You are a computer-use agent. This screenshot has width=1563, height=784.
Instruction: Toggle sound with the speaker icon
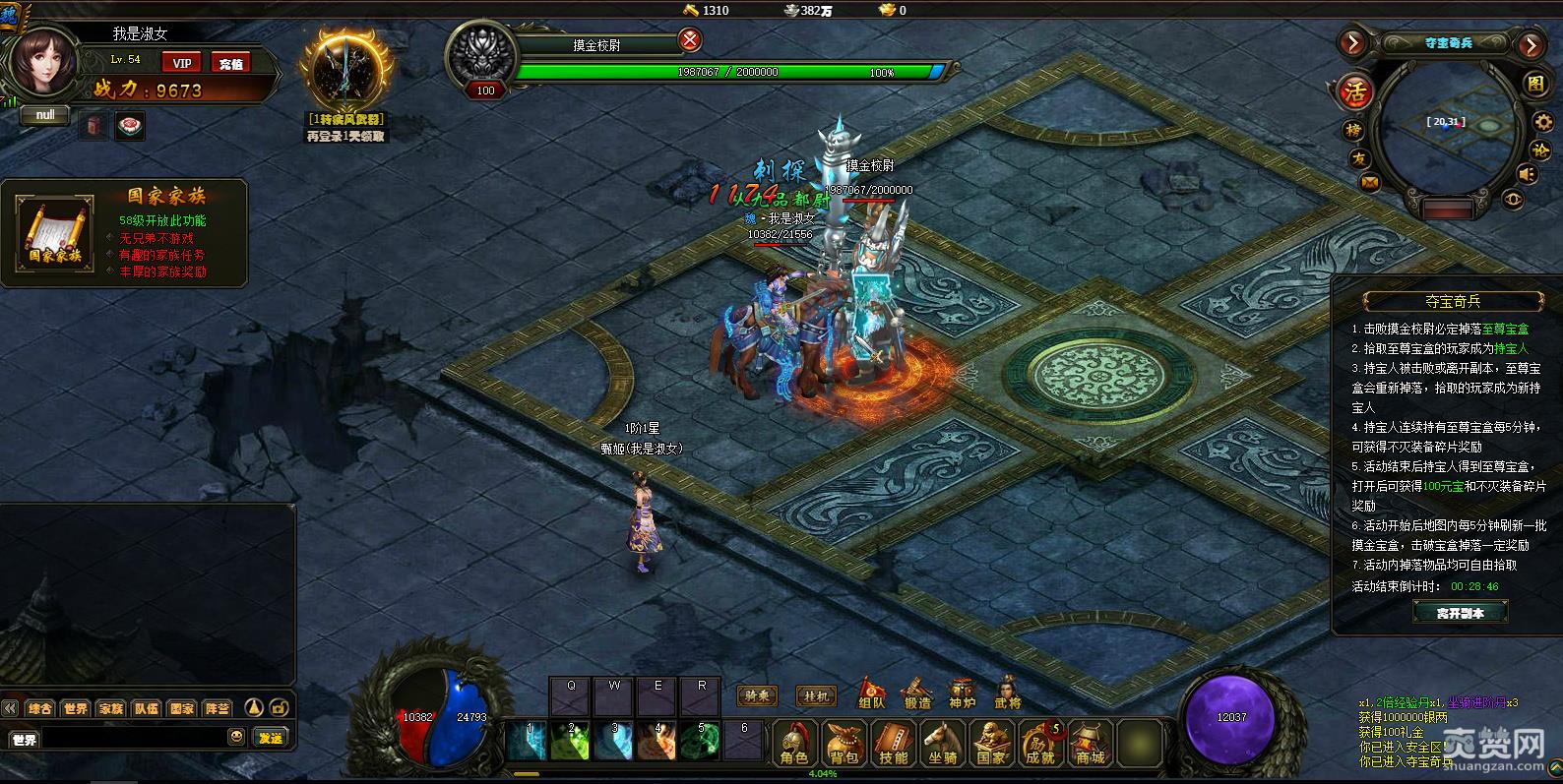click(x=1528, y=174)
